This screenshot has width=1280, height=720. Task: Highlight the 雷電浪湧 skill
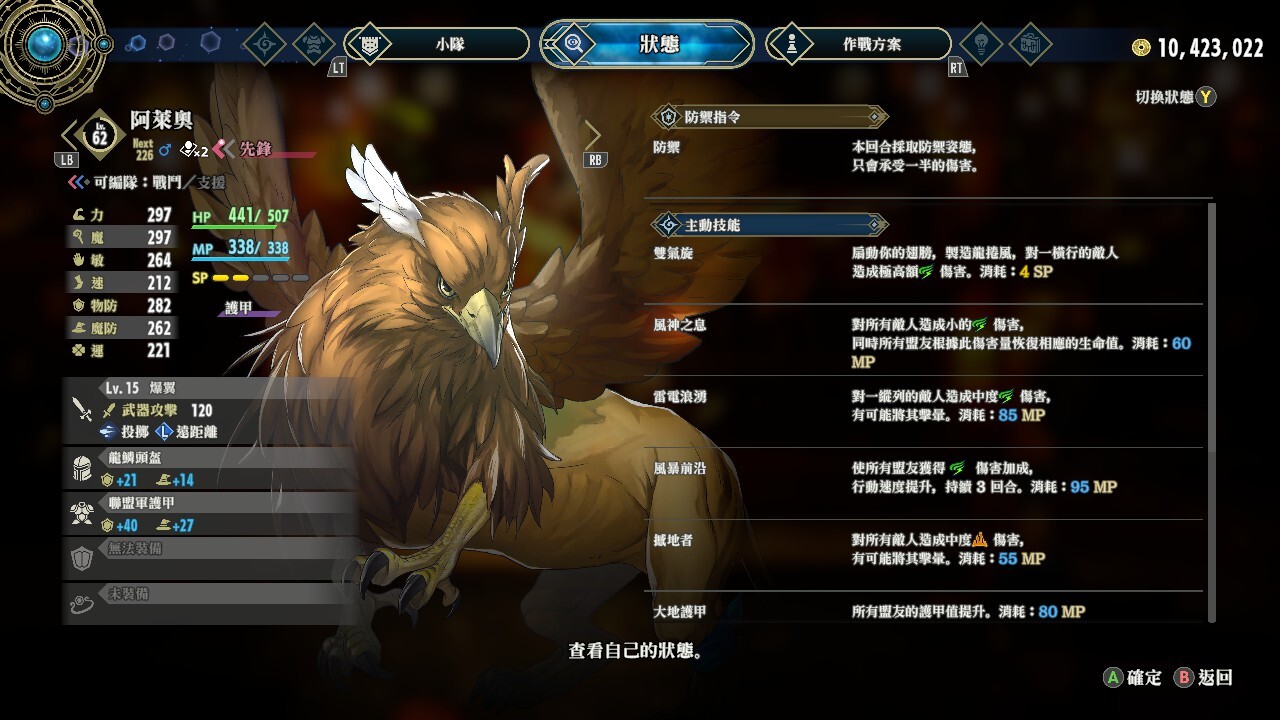pyautogui.click(x=925, y=405)
